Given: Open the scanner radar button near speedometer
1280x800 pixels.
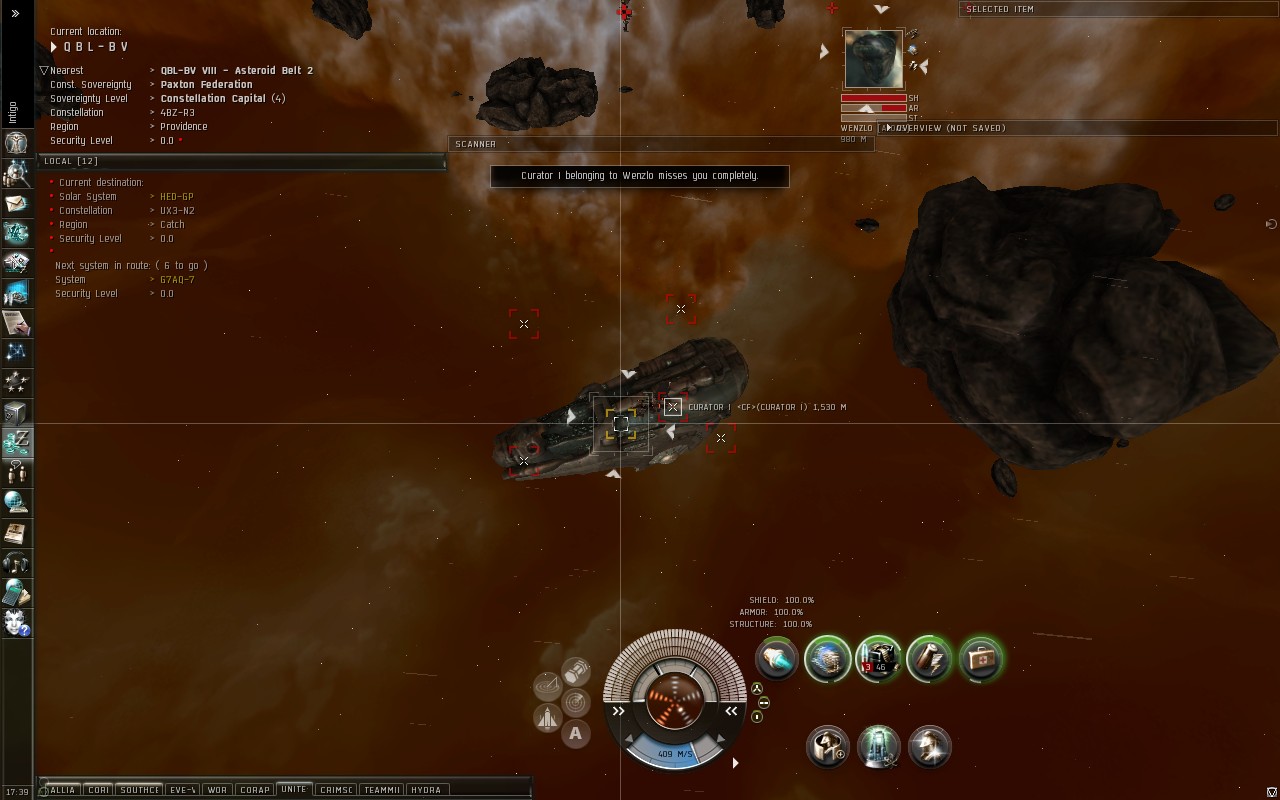Looking at the screenshot, I should click(575, 702).
